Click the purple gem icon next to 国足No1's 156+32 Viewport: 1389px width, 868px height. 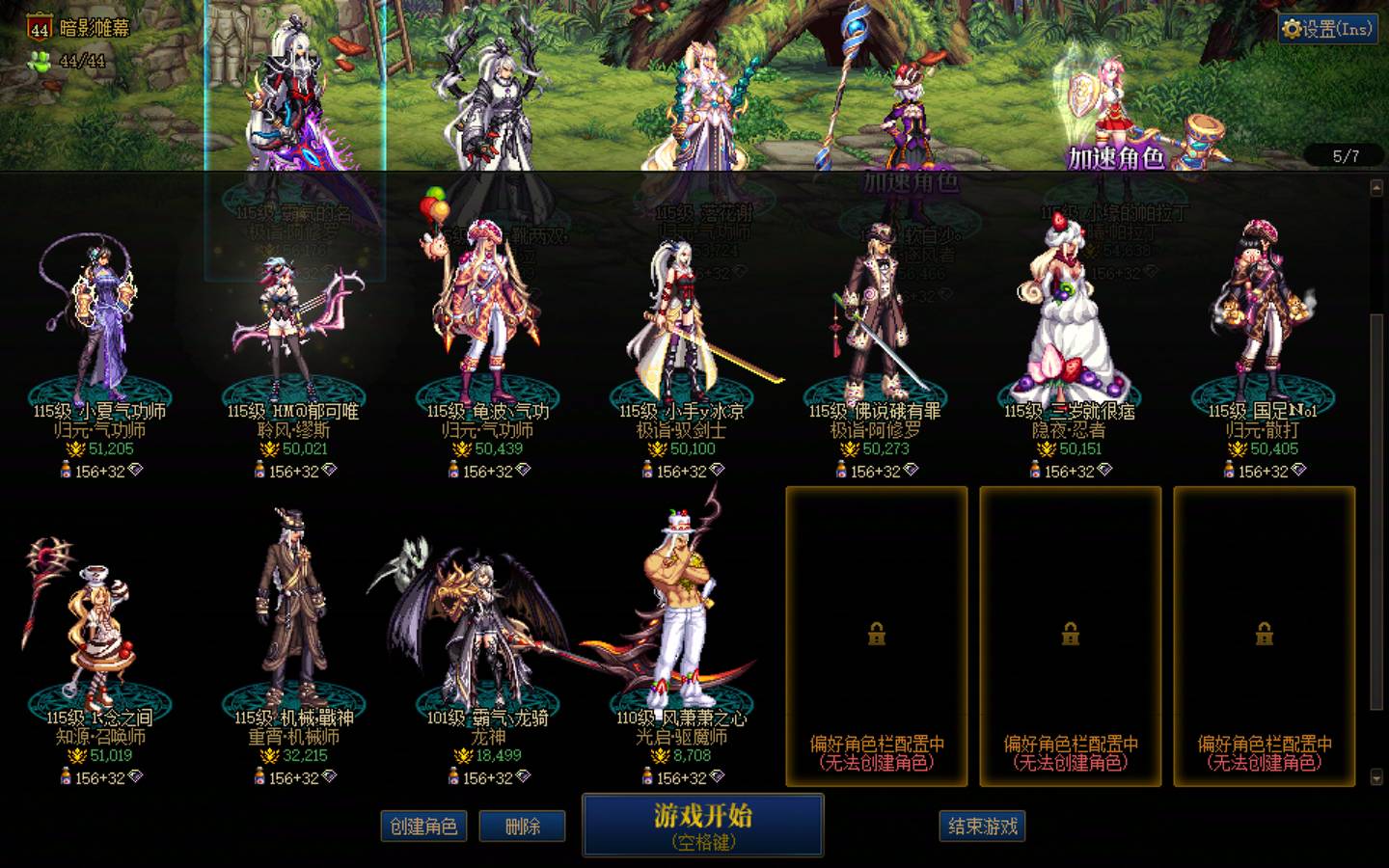(1297, 470)
